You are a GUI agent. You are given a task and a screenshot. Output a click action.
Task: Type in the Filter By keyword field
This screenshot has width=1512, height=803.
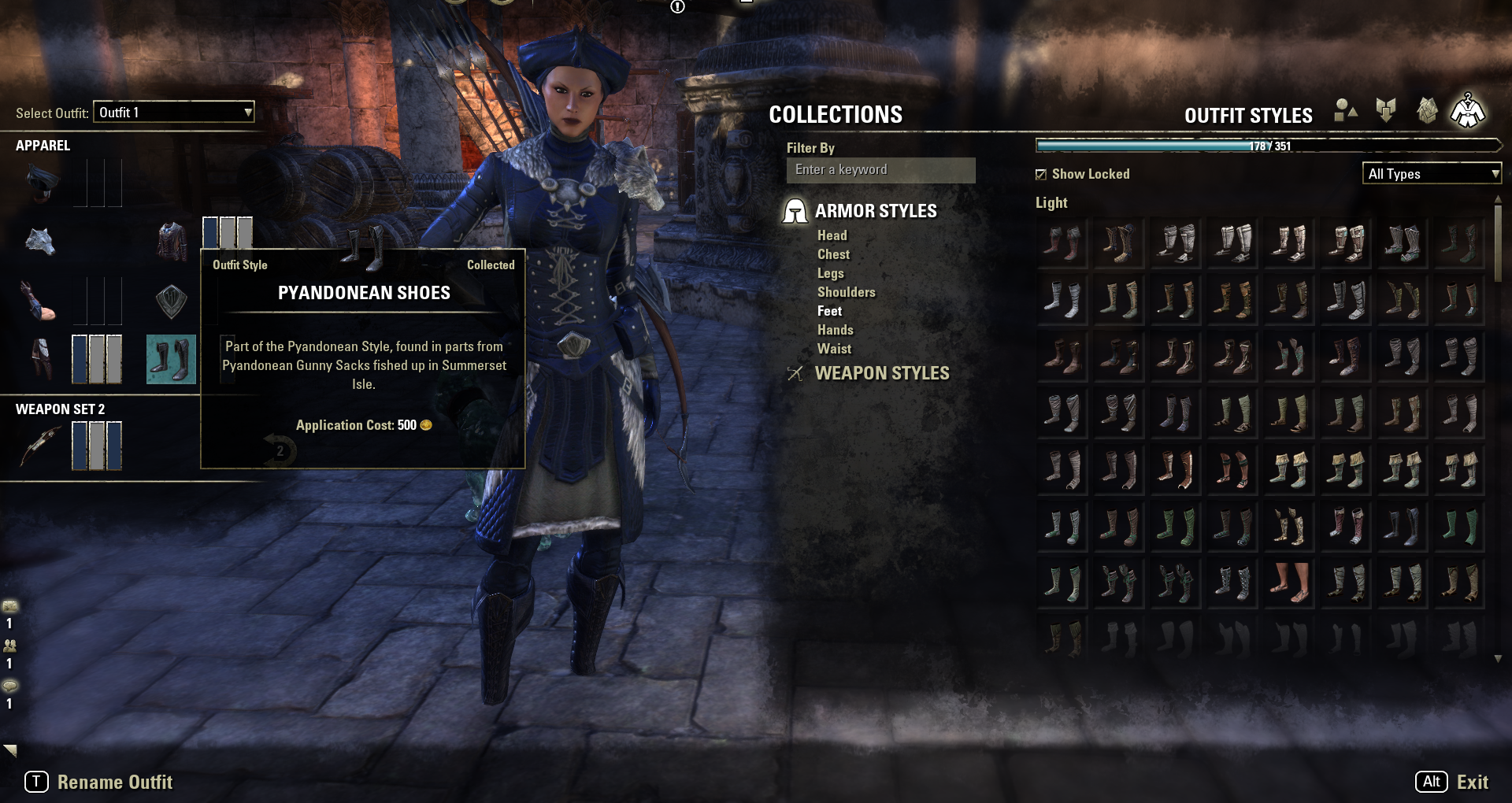click(880, 170)
